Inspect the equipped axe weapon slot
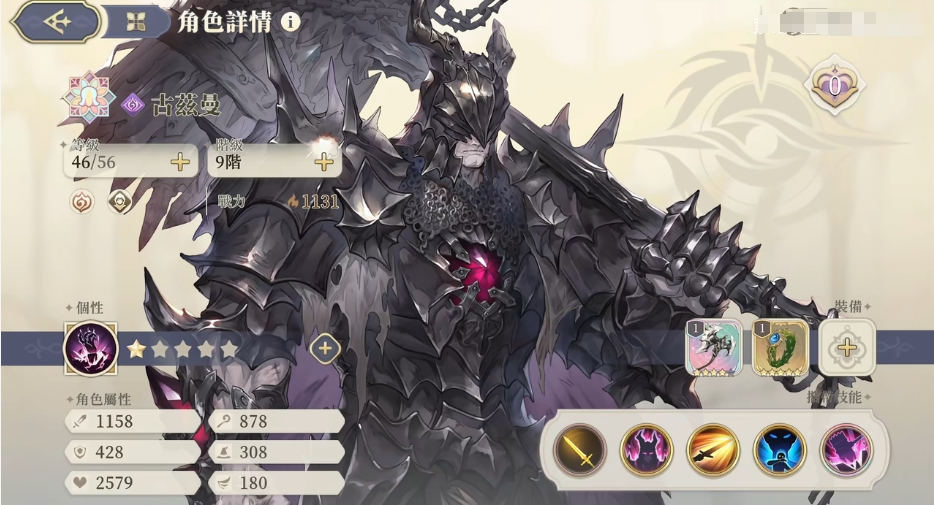 click(714, 348)
